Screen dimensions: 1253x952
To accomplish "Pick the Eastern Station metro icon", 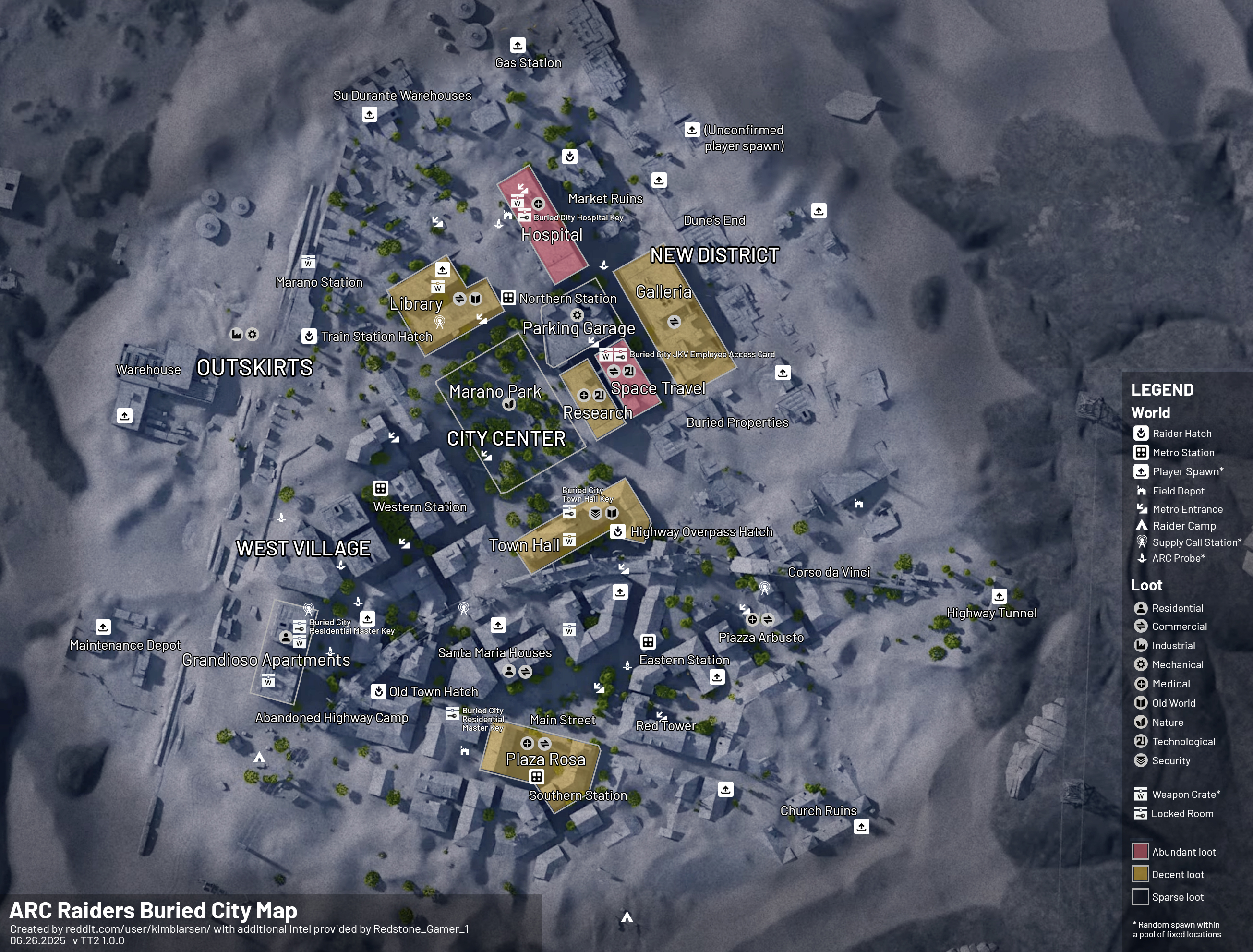I will click(x=648, y=641).
